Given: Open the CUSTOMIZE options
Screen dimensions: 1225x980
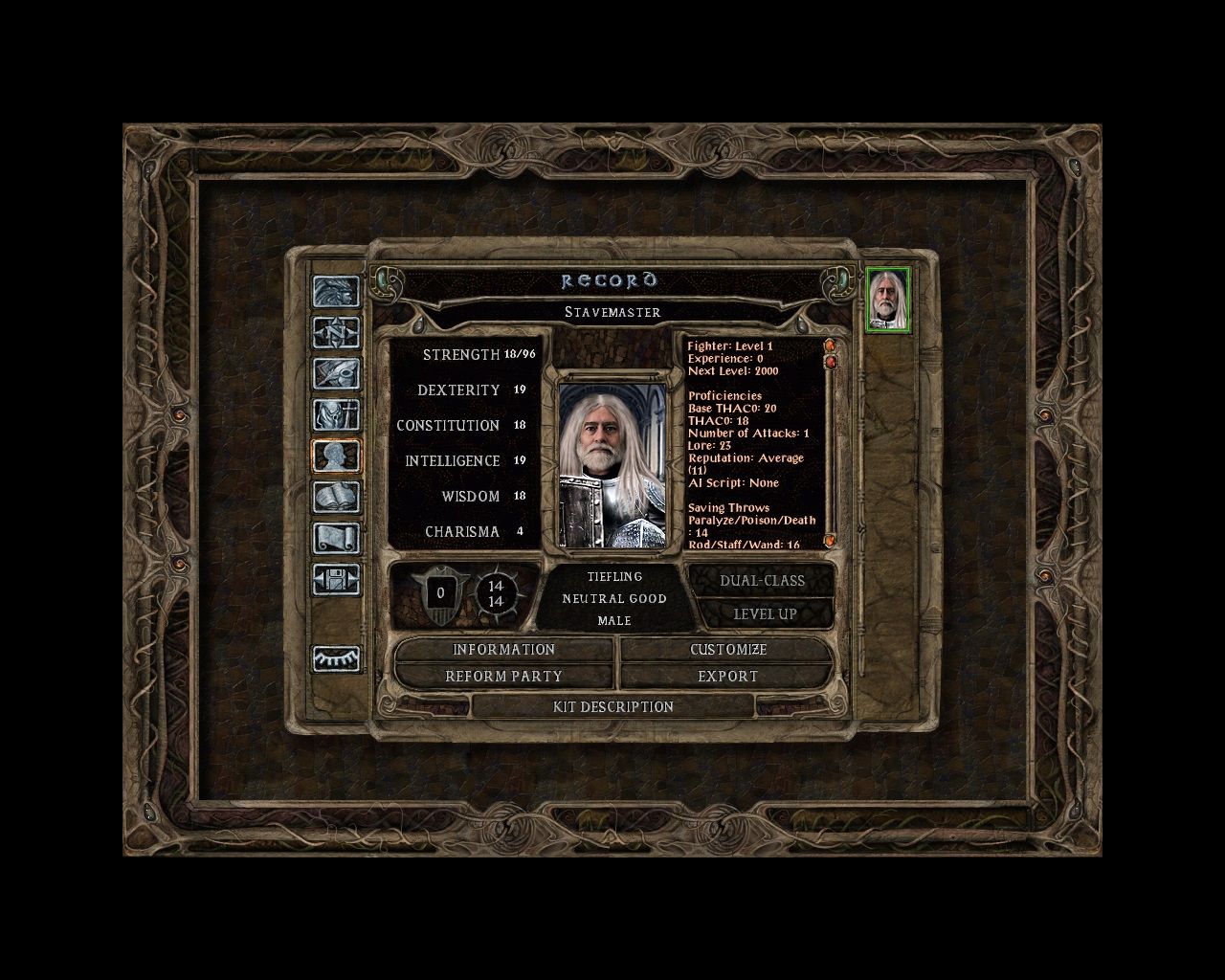Looking at the screenshot, I should point(727,650).
